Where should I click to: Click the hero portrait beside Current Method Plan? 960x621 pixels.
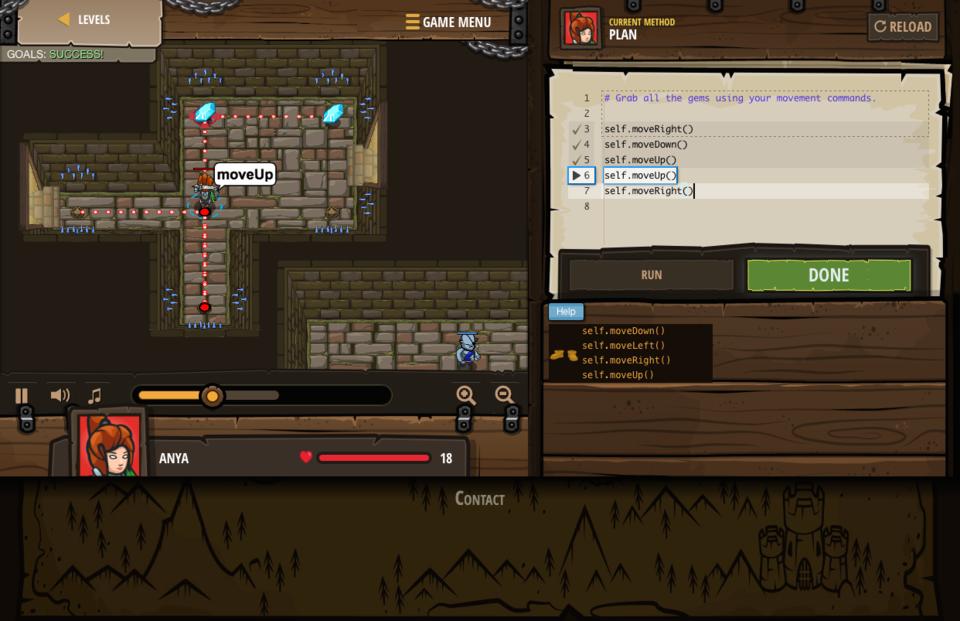(x=581, y=28)
